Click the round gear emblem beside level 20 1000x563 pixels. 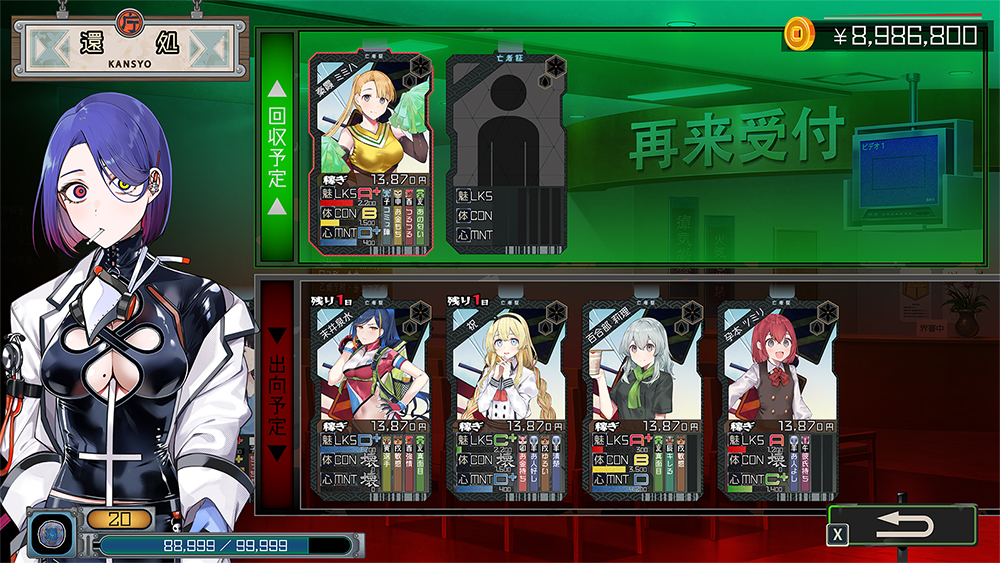pos(47,532)
